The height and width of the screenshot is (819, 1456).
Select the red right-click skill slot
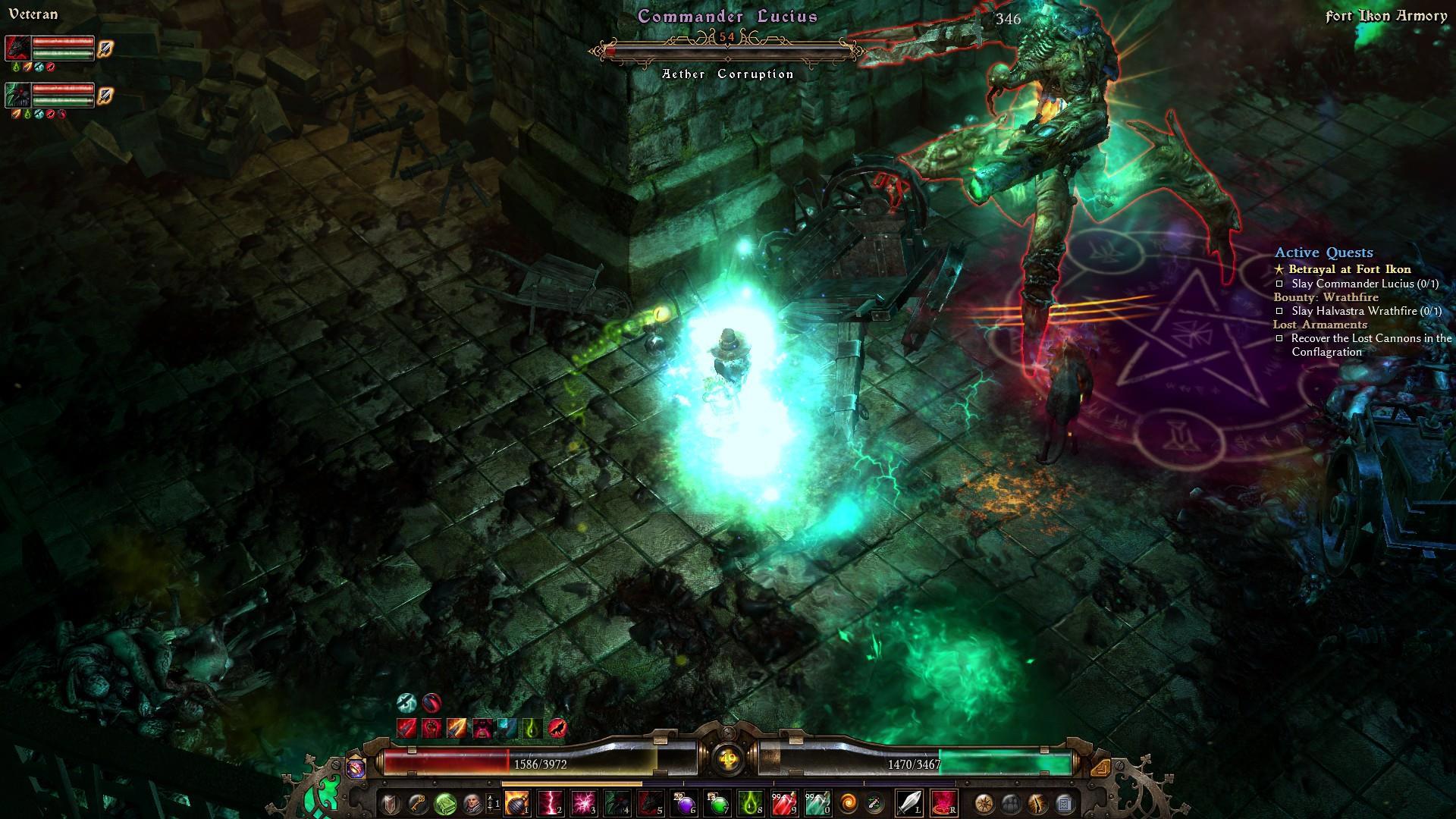tap(943, 803)
